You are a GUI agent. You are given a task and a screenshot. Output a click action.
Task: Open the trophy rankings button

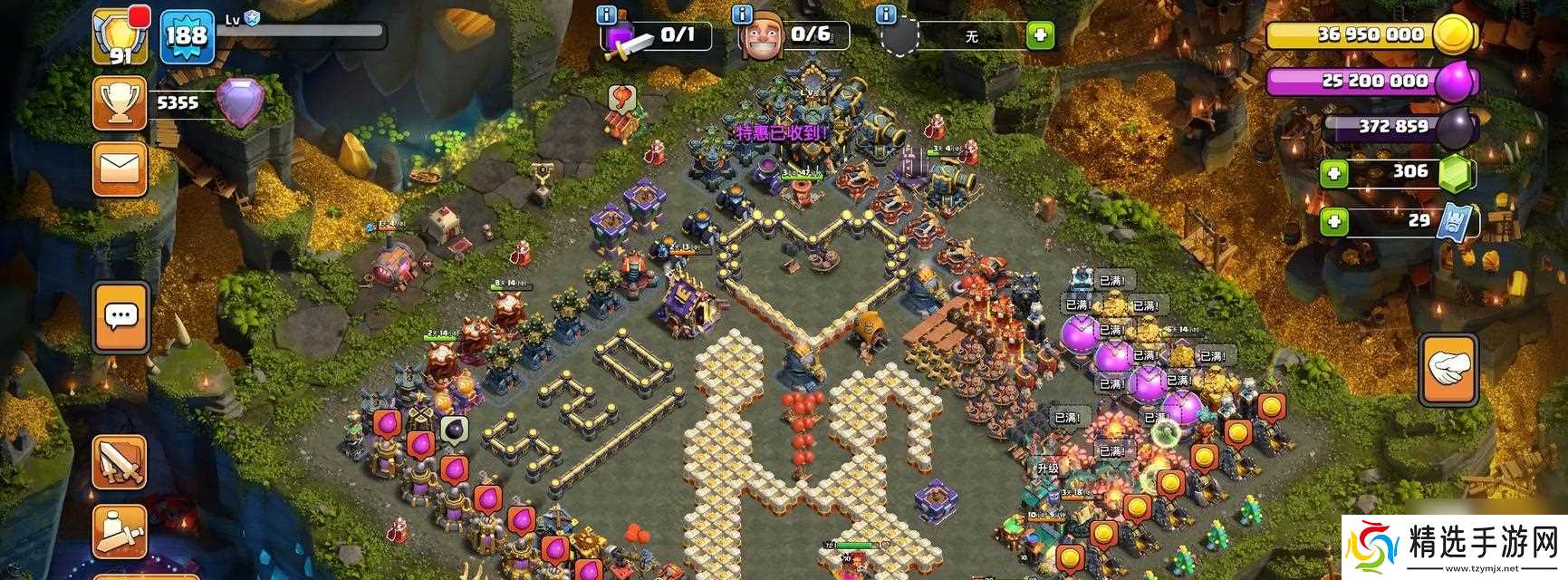pos(120,102)
